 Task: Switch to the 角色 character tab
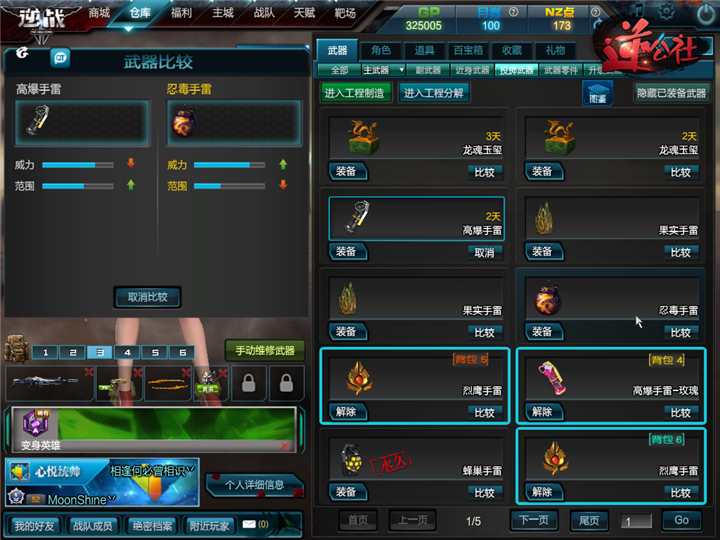[x=380, y=50]
